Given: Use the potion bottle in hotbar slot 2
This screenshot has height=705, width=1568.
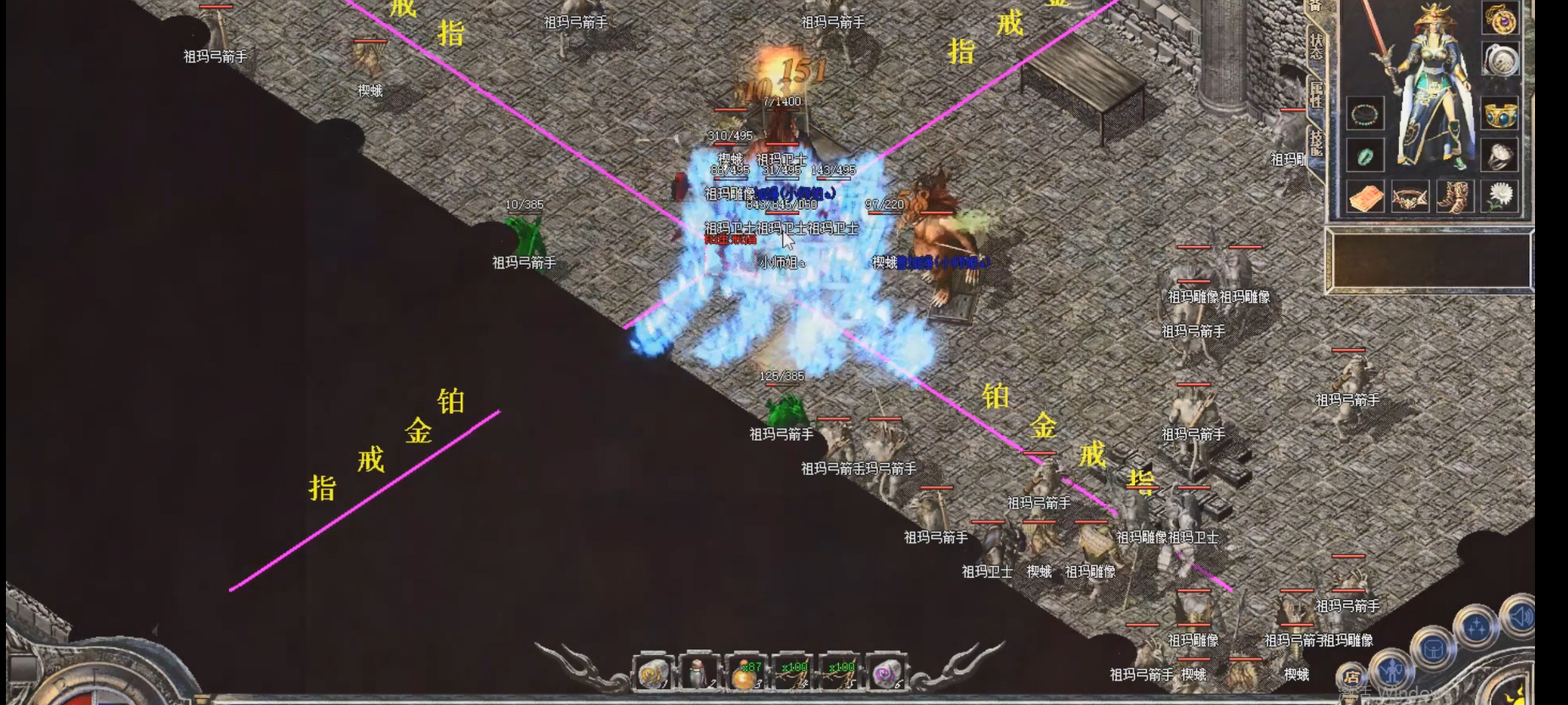Looking at the screenshot, I should pos(699,673).
